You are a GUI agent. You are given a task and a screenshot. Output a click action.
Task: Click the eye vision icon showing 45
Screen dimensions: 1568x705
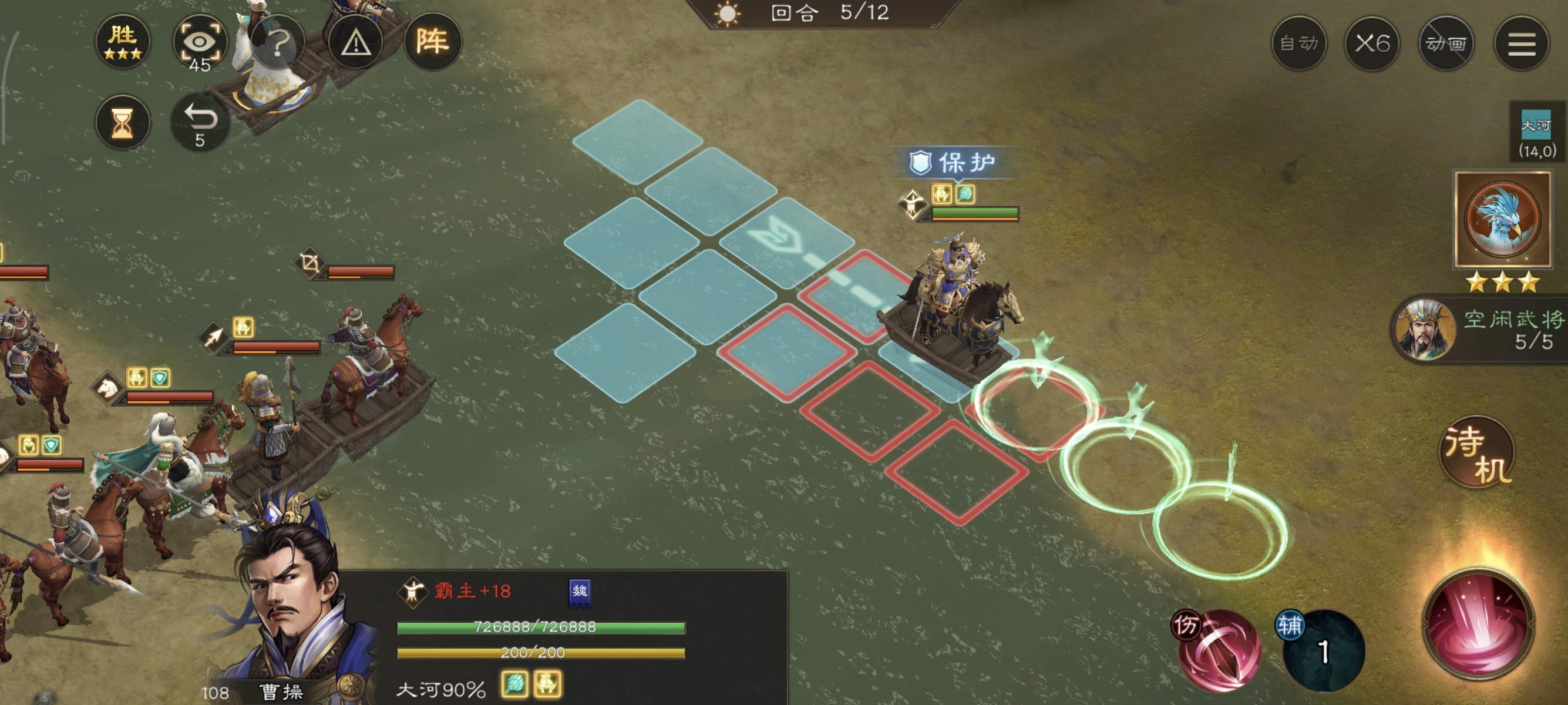(202, 41)
